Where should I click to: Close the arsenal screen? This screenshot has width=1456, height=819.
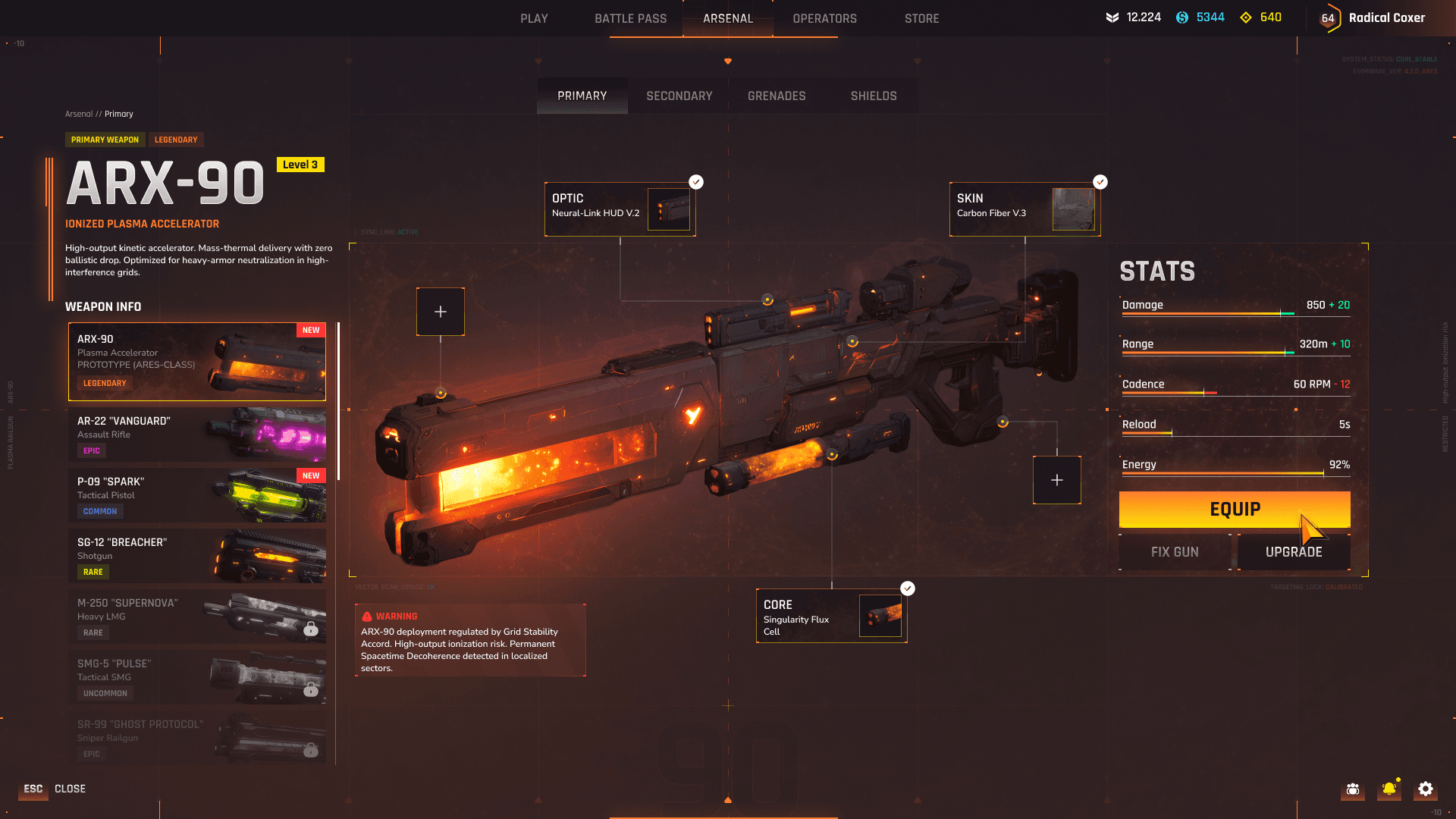click(x=53, y=789)
